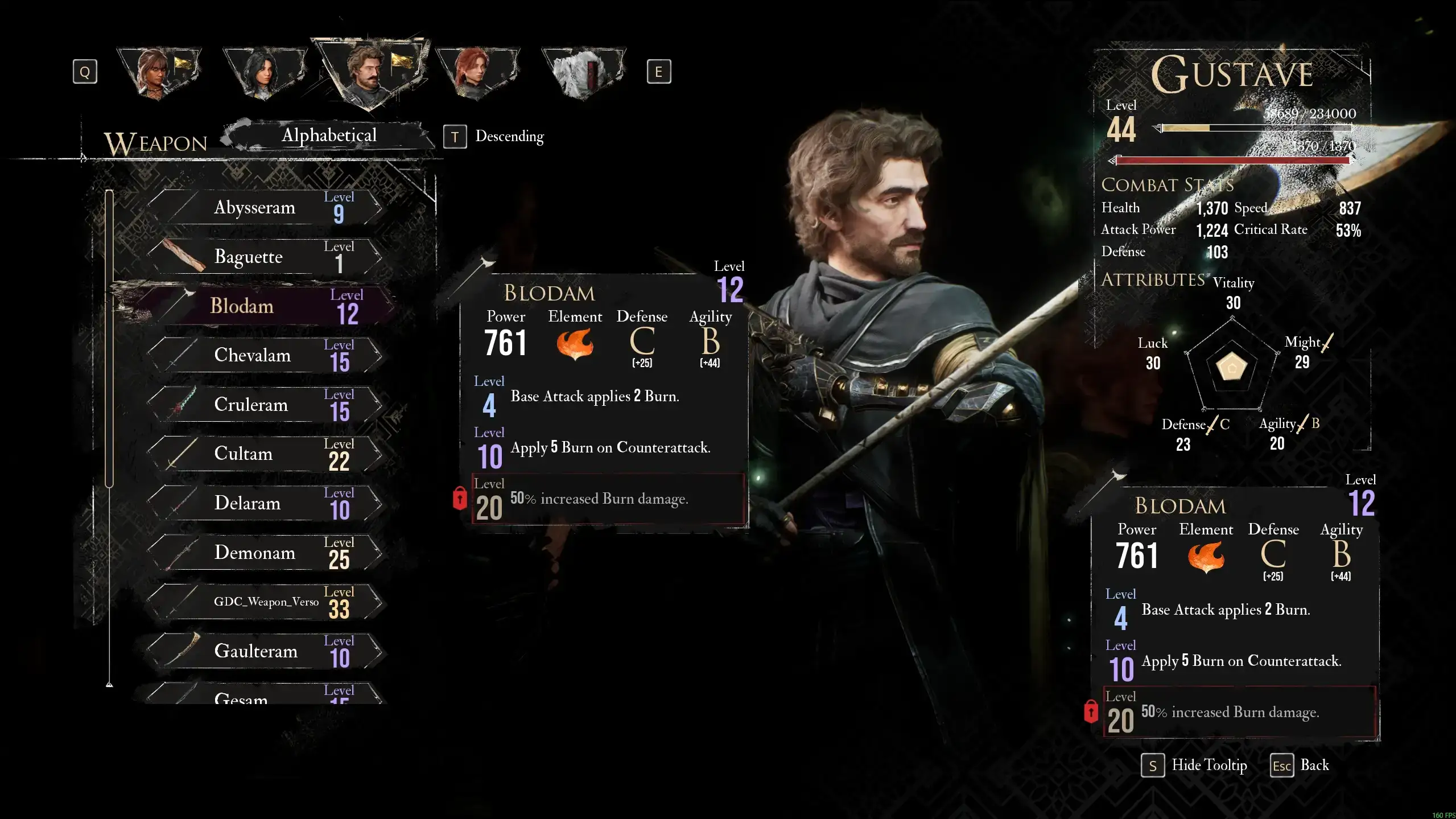
Task: Select the Cultam weapon entry
Action: [x=265, y=454]
